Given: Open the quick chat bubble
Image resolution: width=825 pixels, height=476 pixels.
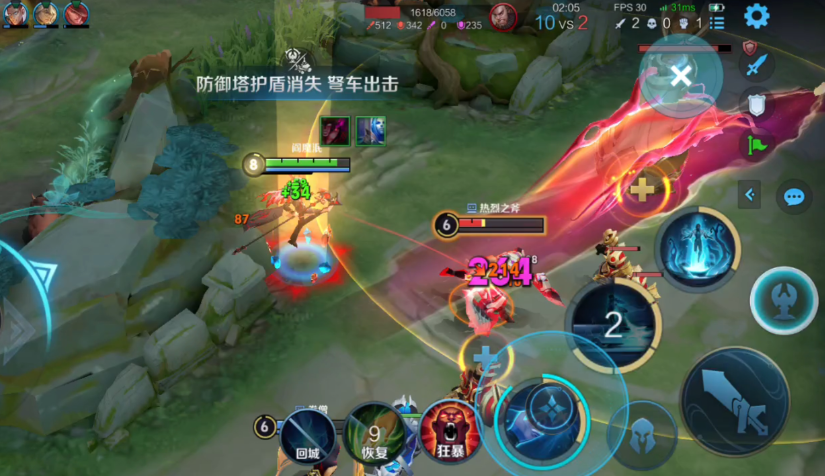Looking at the screenshot, I should [794, 197].
